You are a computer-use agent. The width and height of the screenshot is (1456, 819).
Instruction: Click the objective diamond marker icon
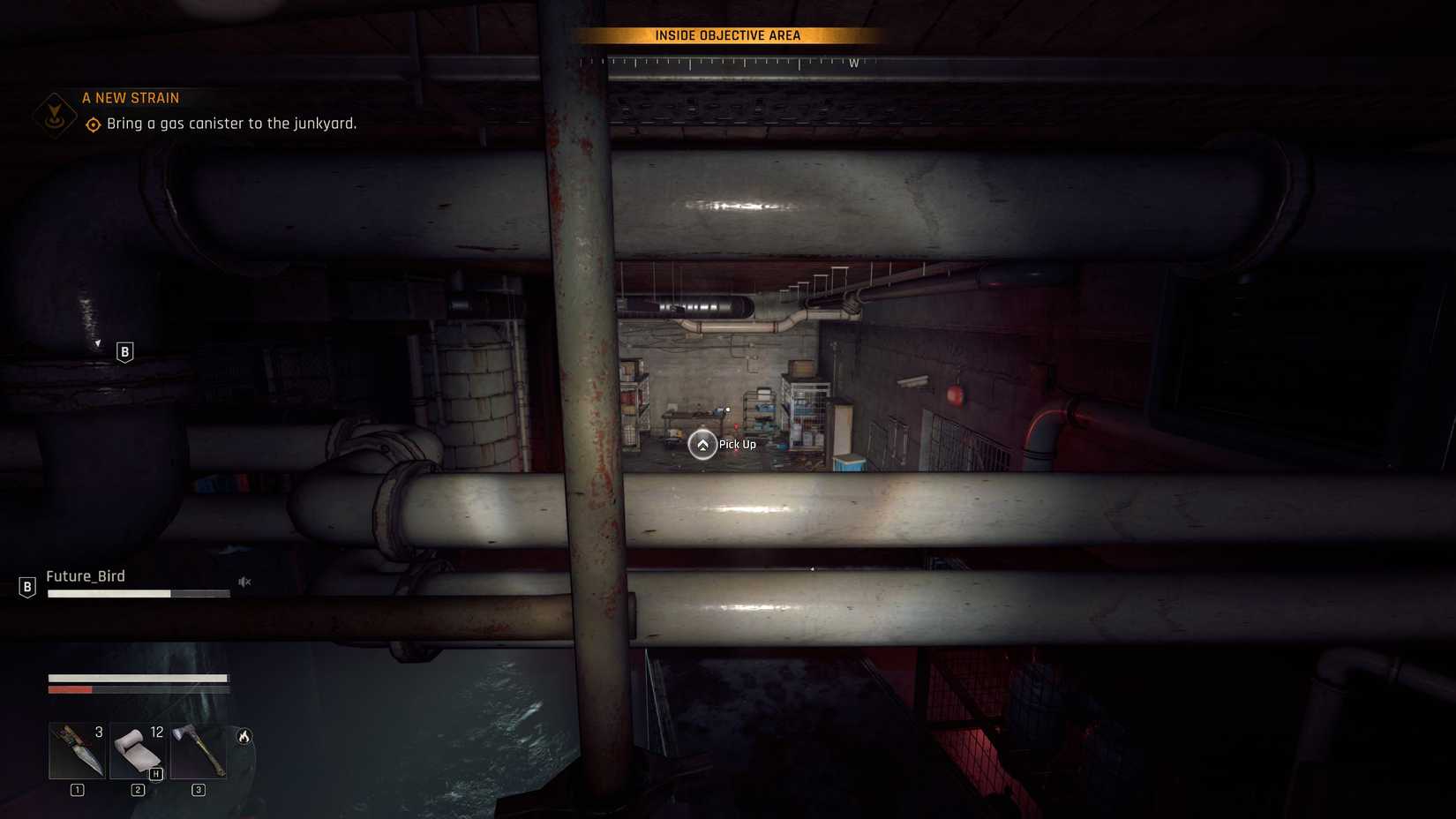tap(92, 124)
